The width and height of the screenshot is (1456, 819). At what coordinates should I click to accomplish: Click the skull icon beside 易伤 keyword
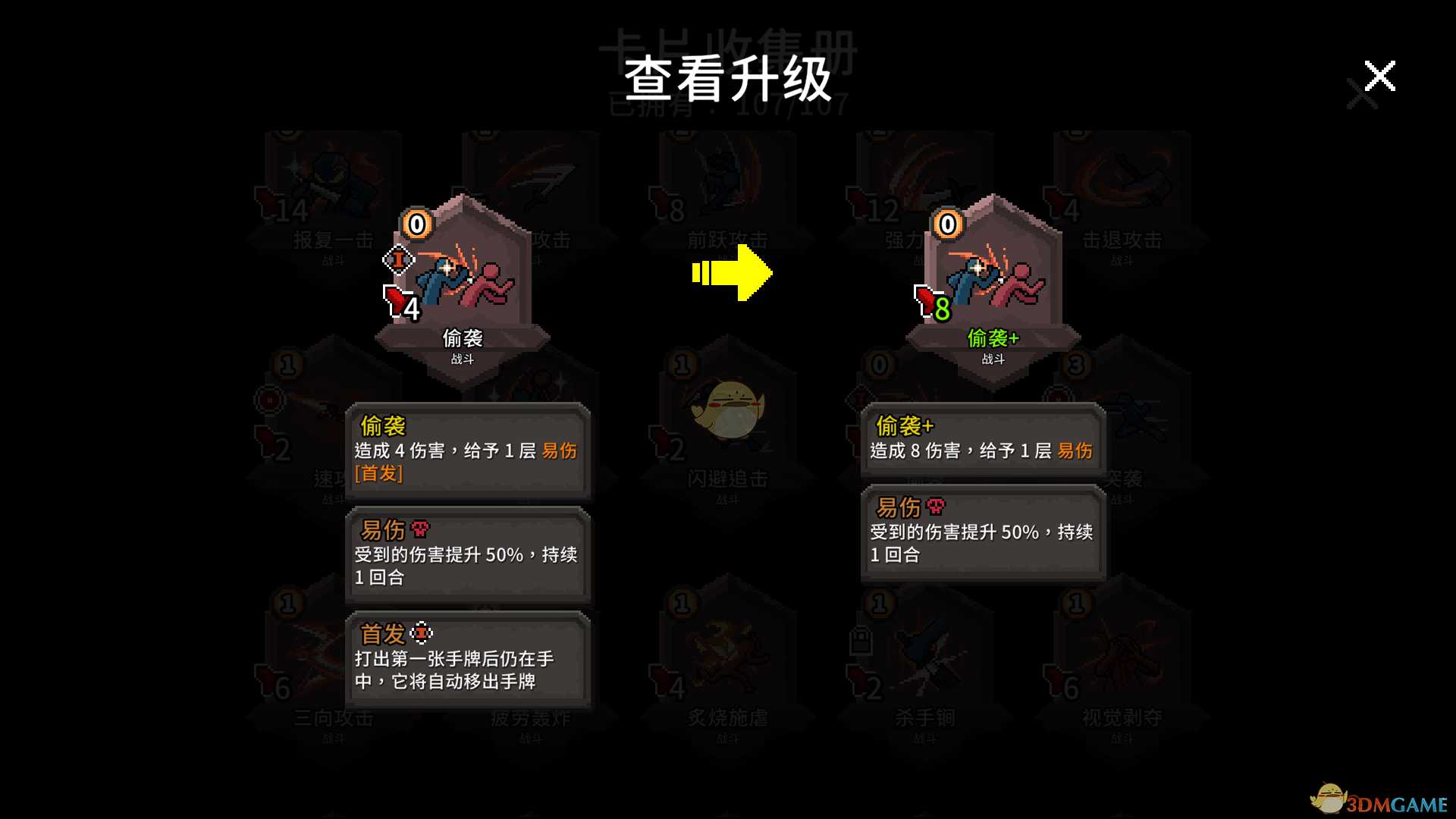(420, 529)
